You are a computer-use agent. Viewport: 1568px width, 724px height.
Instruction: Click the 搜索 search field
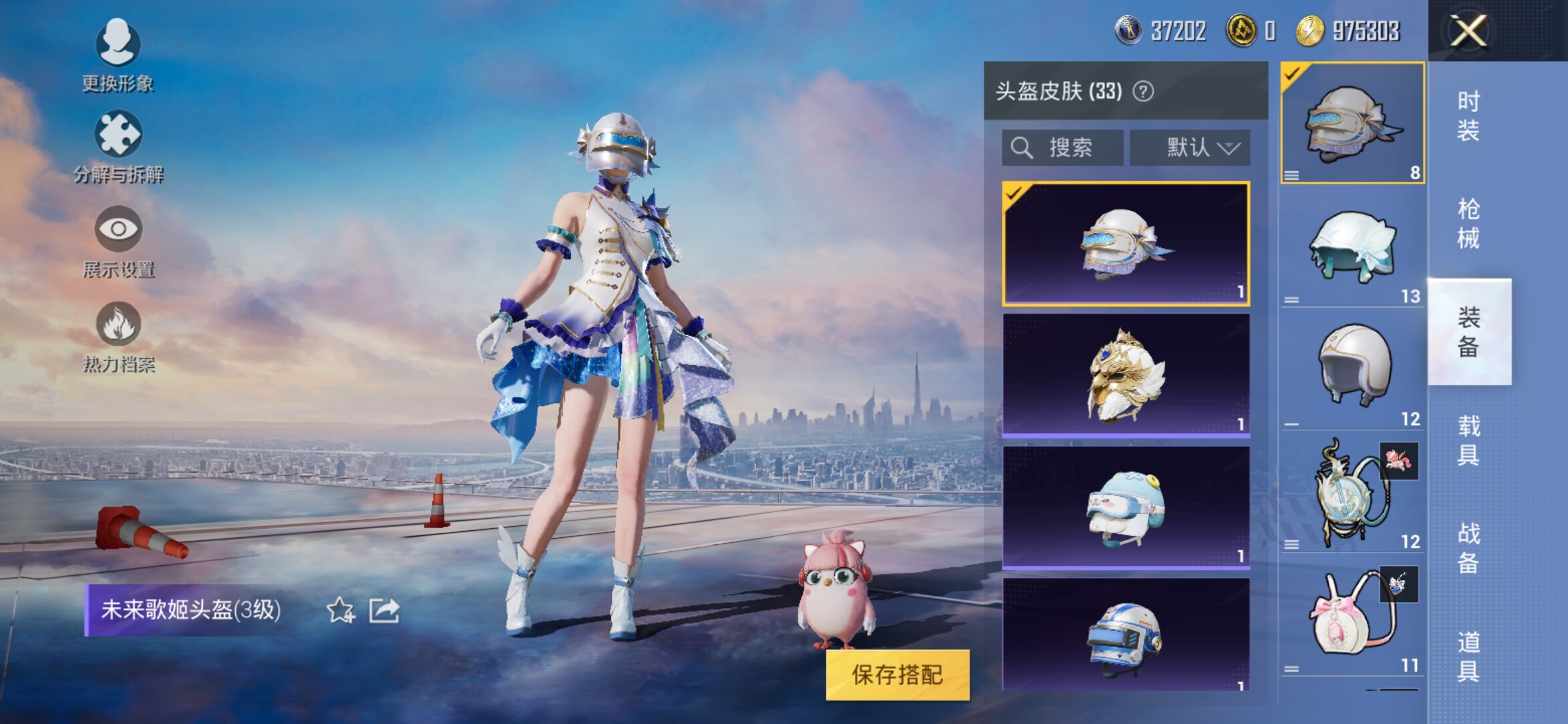click(1062, 147)
